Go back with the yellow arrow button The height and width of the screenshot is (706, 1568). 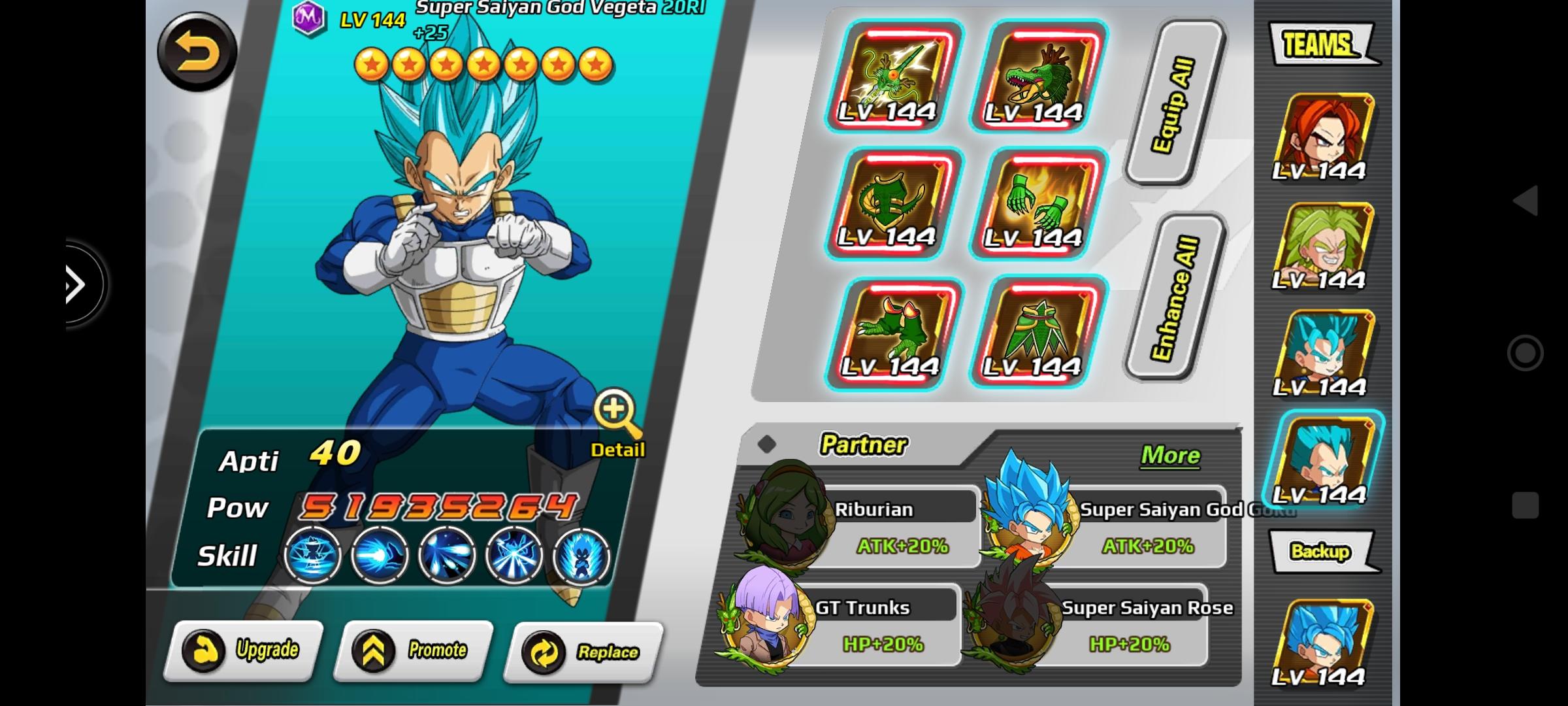[197, 52]
